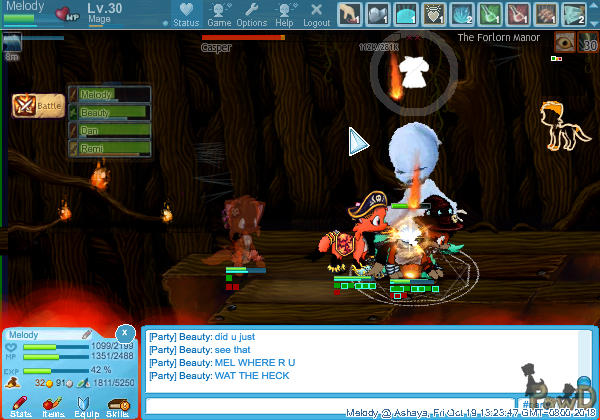The height and width of the screenshot is (420, 600).
Task: Open the Stats panel
Action: (x=20, y=405)
